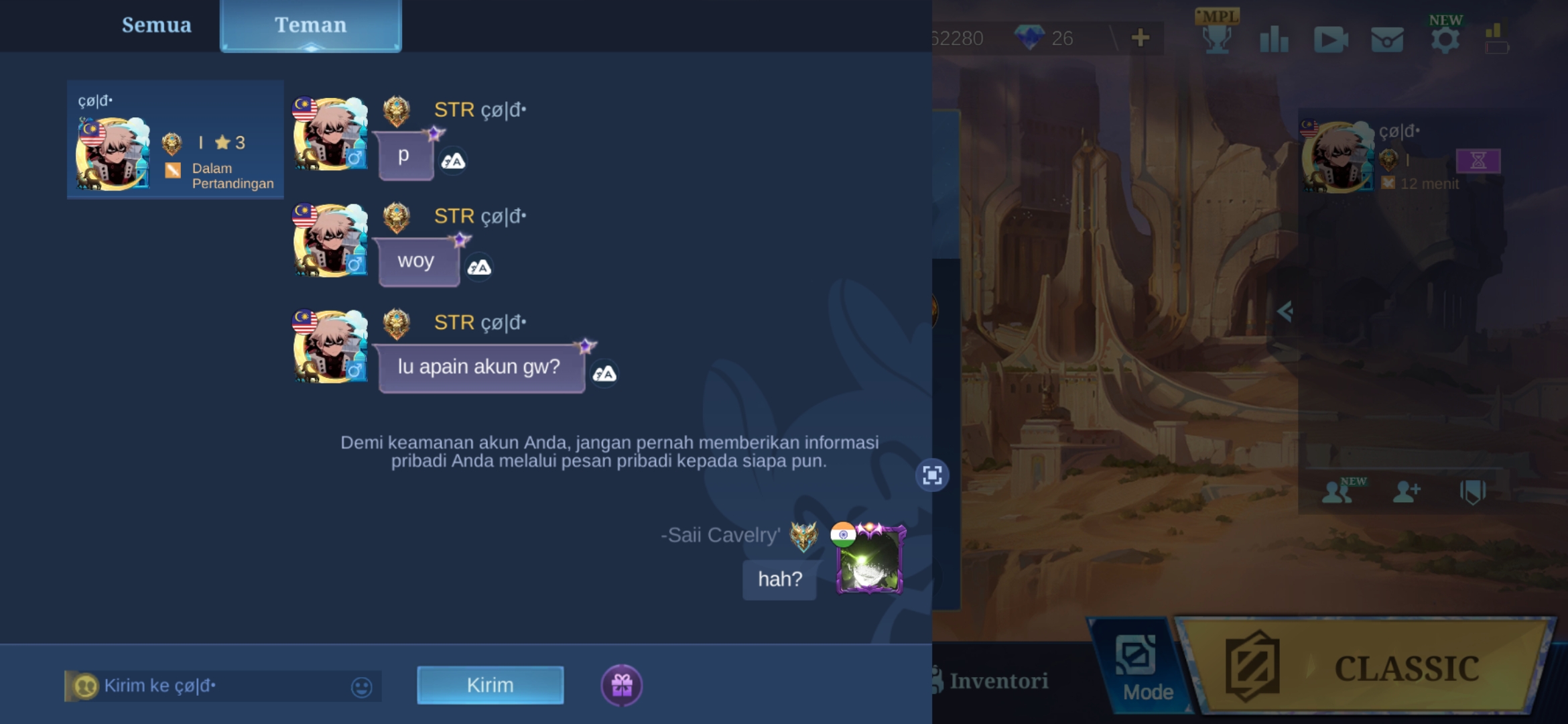
Task: Open the mail envelope icon
Action: pyautogui.click(x=1386, y=40)
